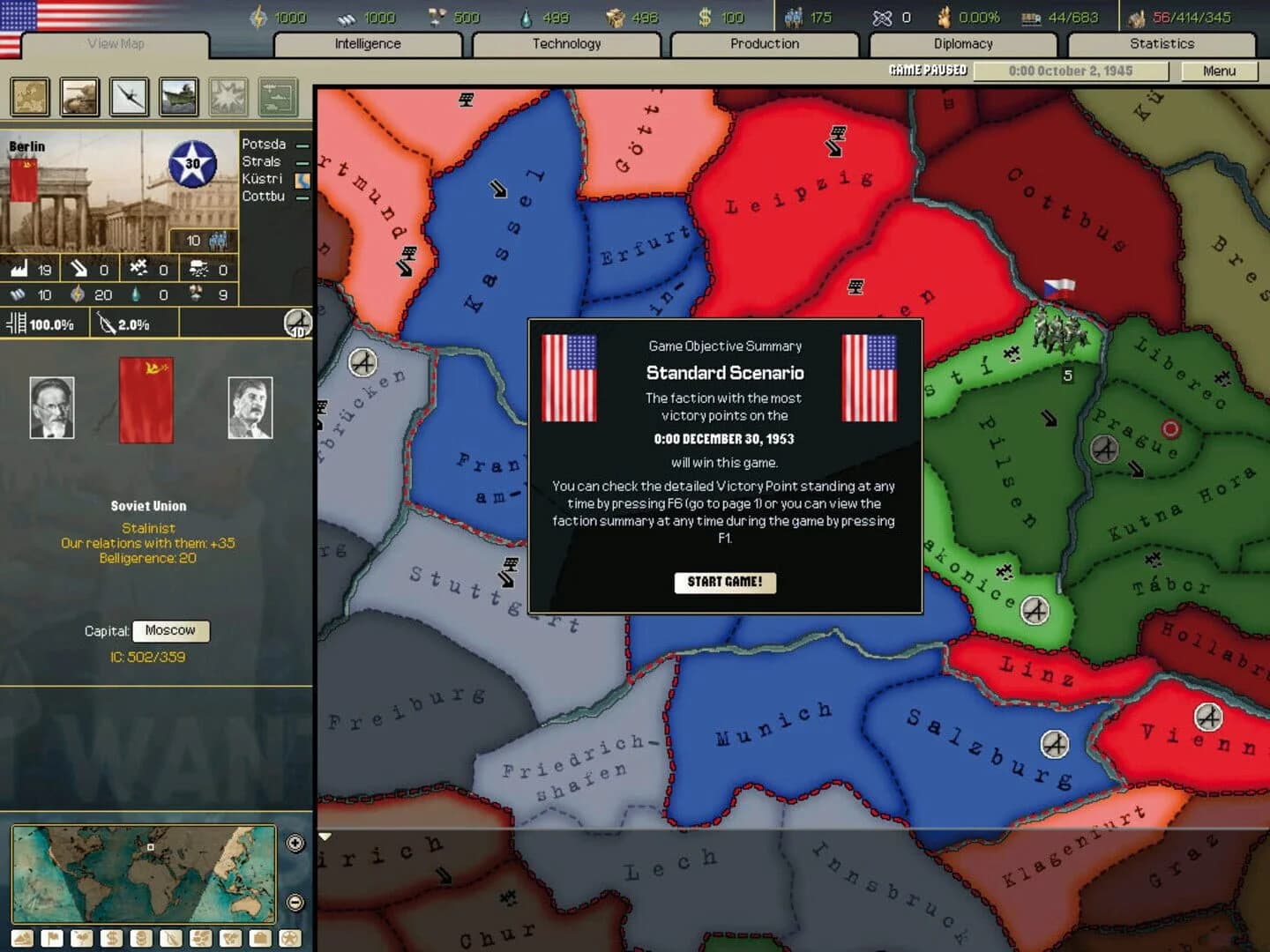Image resolution: width=1270 pixels, height=952 pixels.
Task: Select the land units filter tank icon
Action: pyautogui.click(x=80, y=97)
